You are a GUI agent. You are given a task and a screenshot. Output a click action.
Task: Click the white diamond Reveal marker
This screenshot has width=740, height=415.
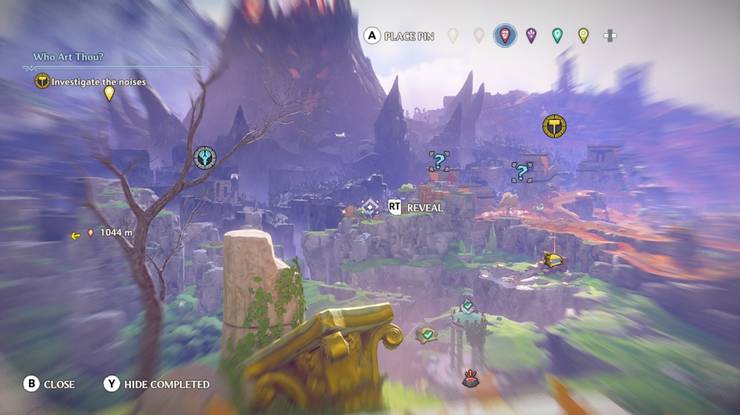point(370,208)
